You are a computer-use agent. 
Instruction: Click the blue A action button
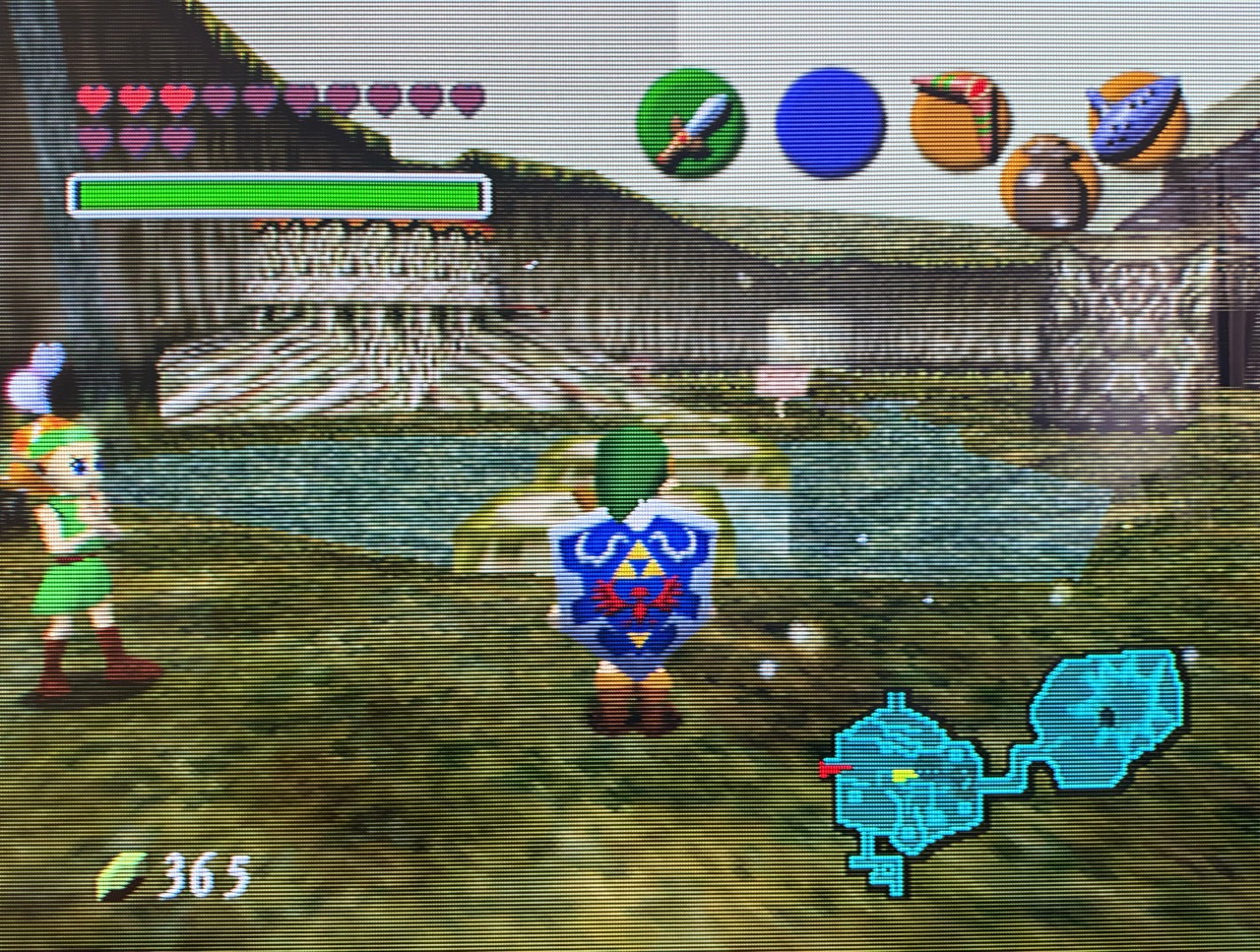829,121
